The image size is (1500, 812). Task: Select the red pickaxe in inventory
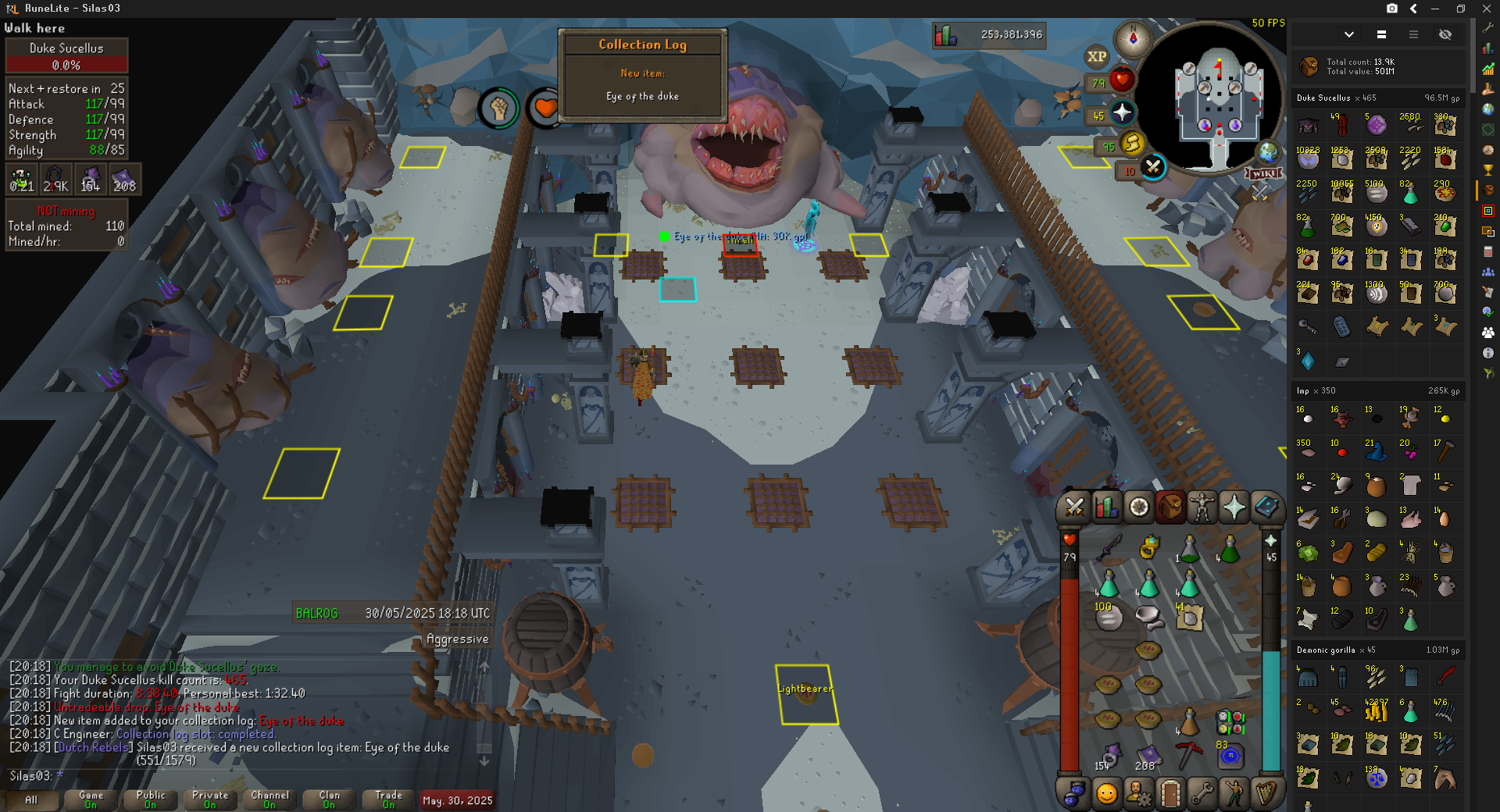pos(1188,754)
